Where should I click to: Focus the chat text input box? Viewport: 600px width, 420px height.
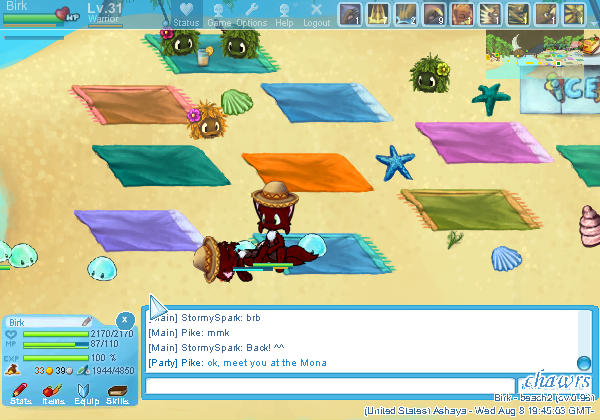pos(330,385)
